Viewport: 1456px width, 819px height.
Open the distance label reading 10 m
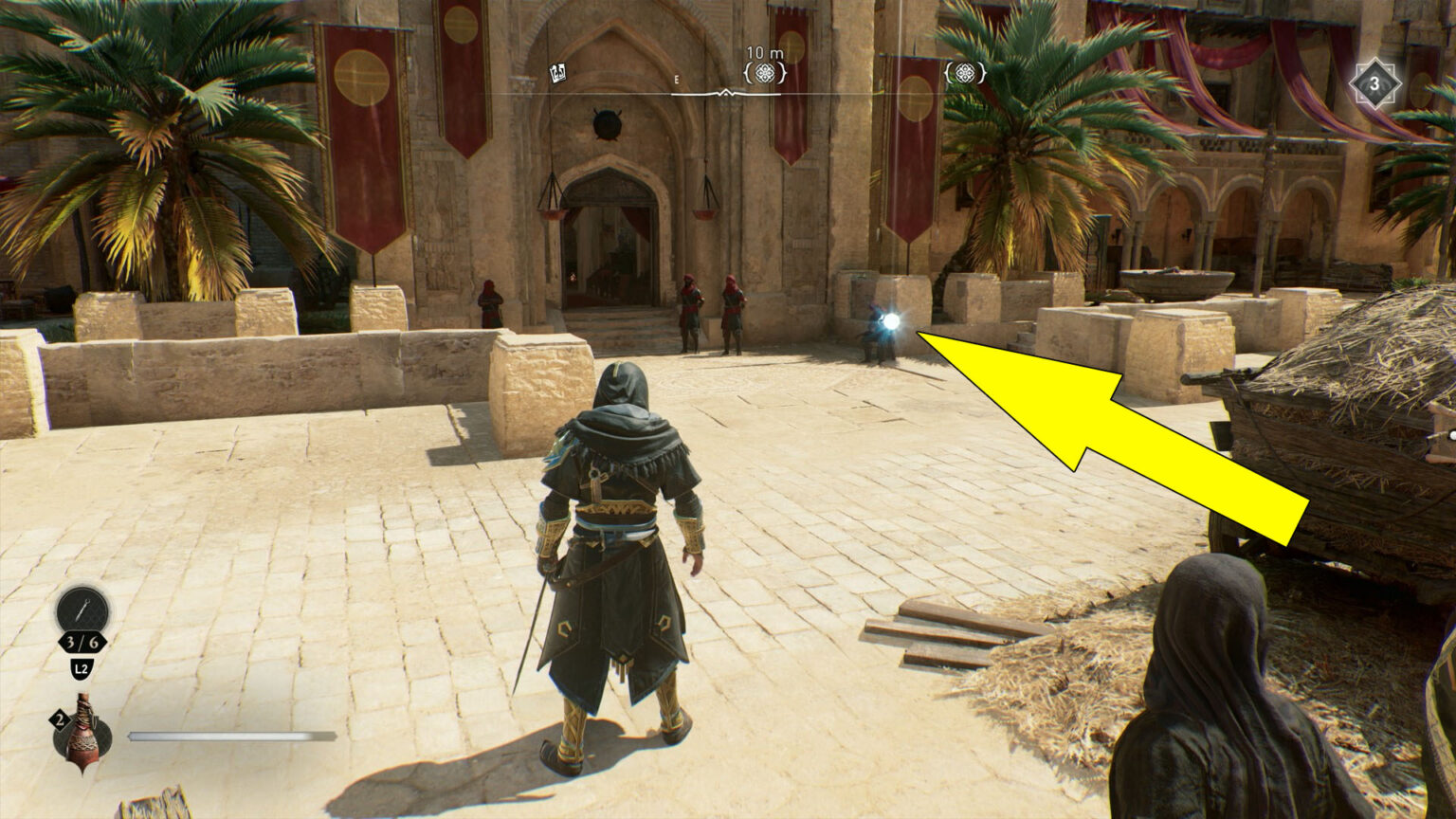tap(764, 51)
